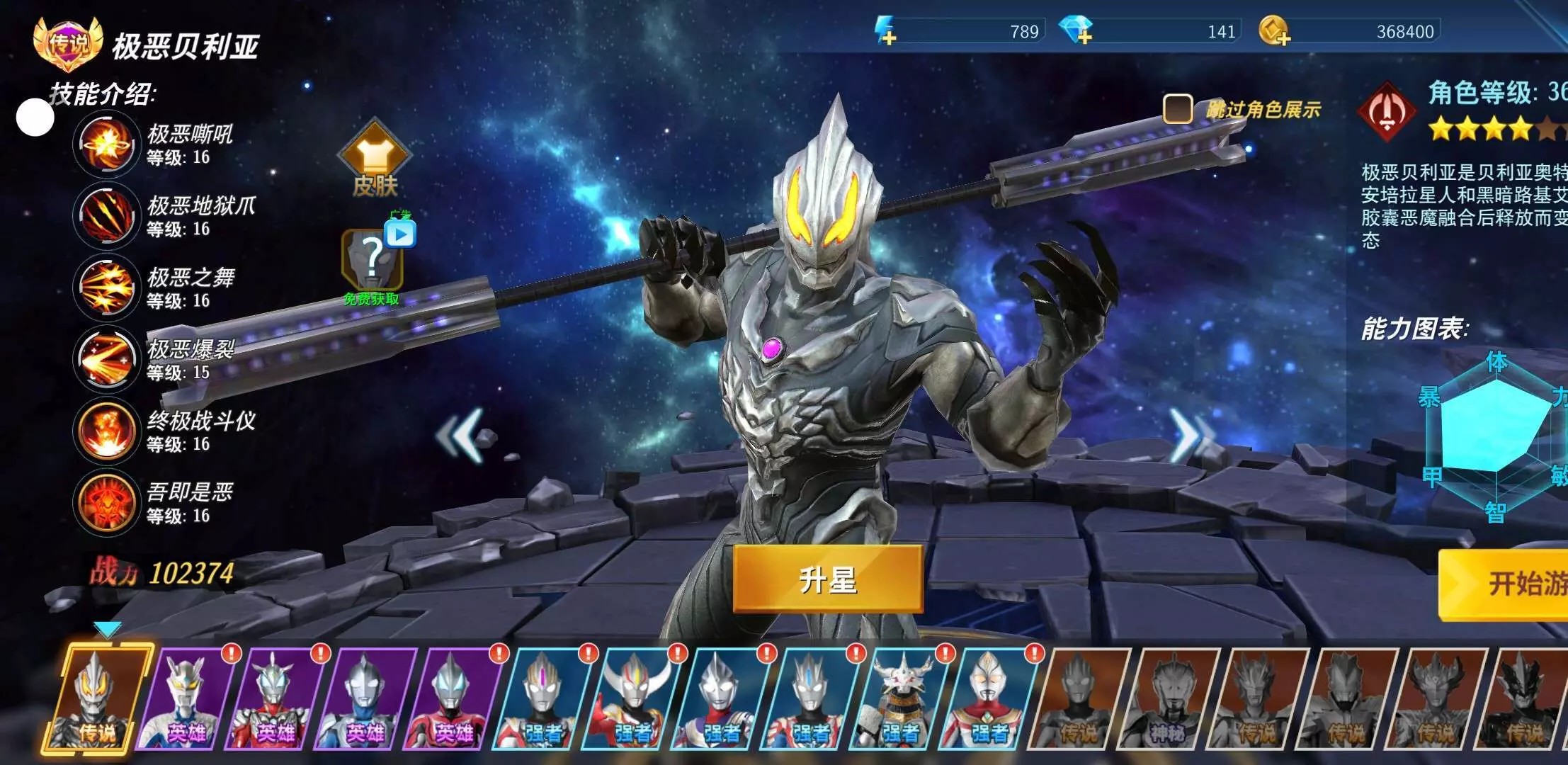View the 极恶爆裂 skill icon

coord(106,359)
